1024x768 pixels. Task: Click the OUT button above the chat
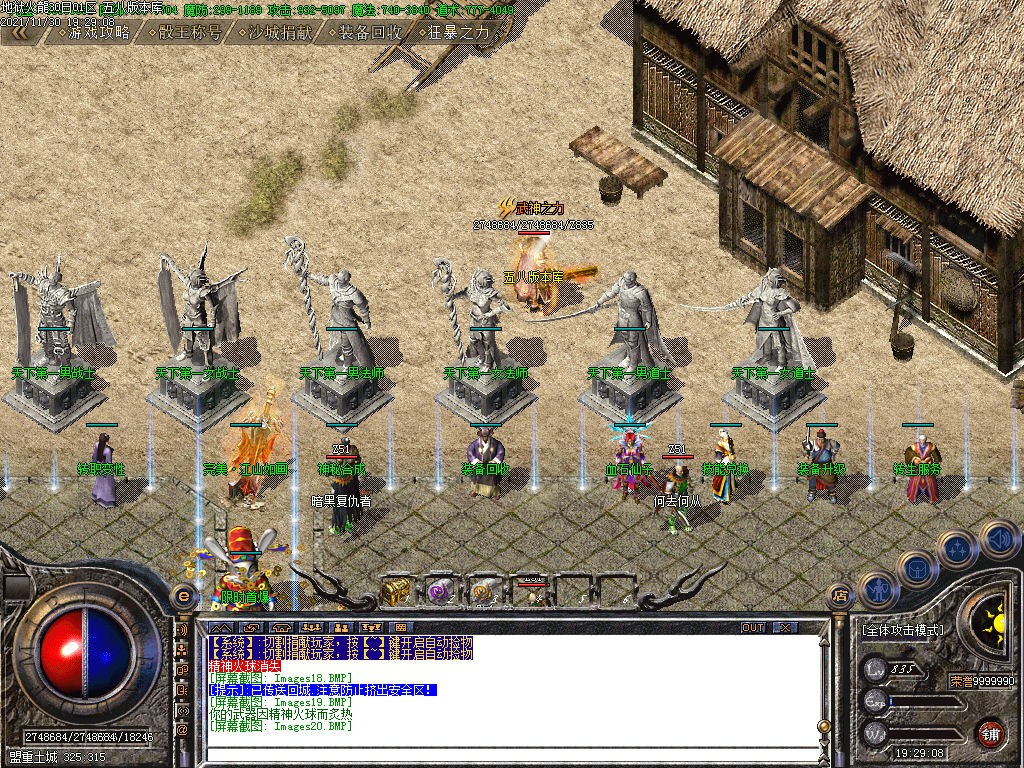click(x=753, y=627)
